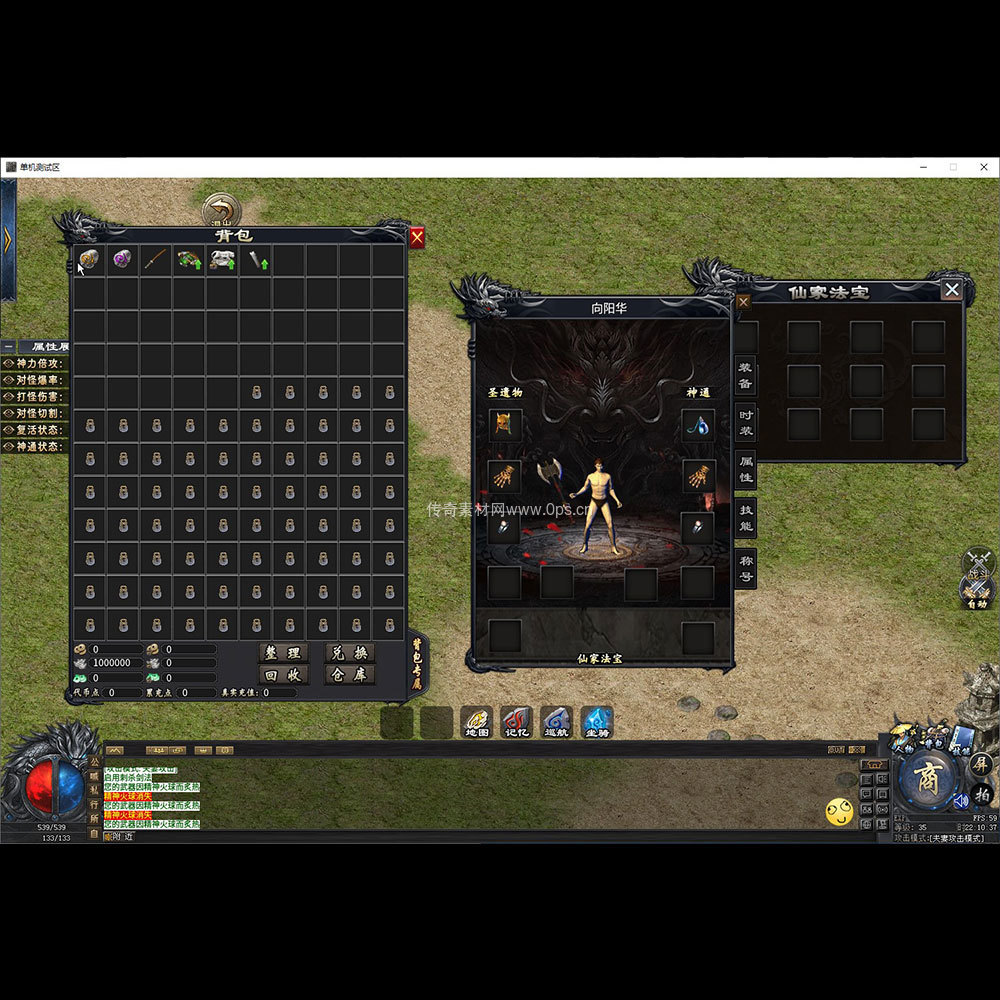Image resolution: width=1000 pixels, height=1000 pixels.
Task: Open the 属性 attributes tab
Action: point(746,469)
